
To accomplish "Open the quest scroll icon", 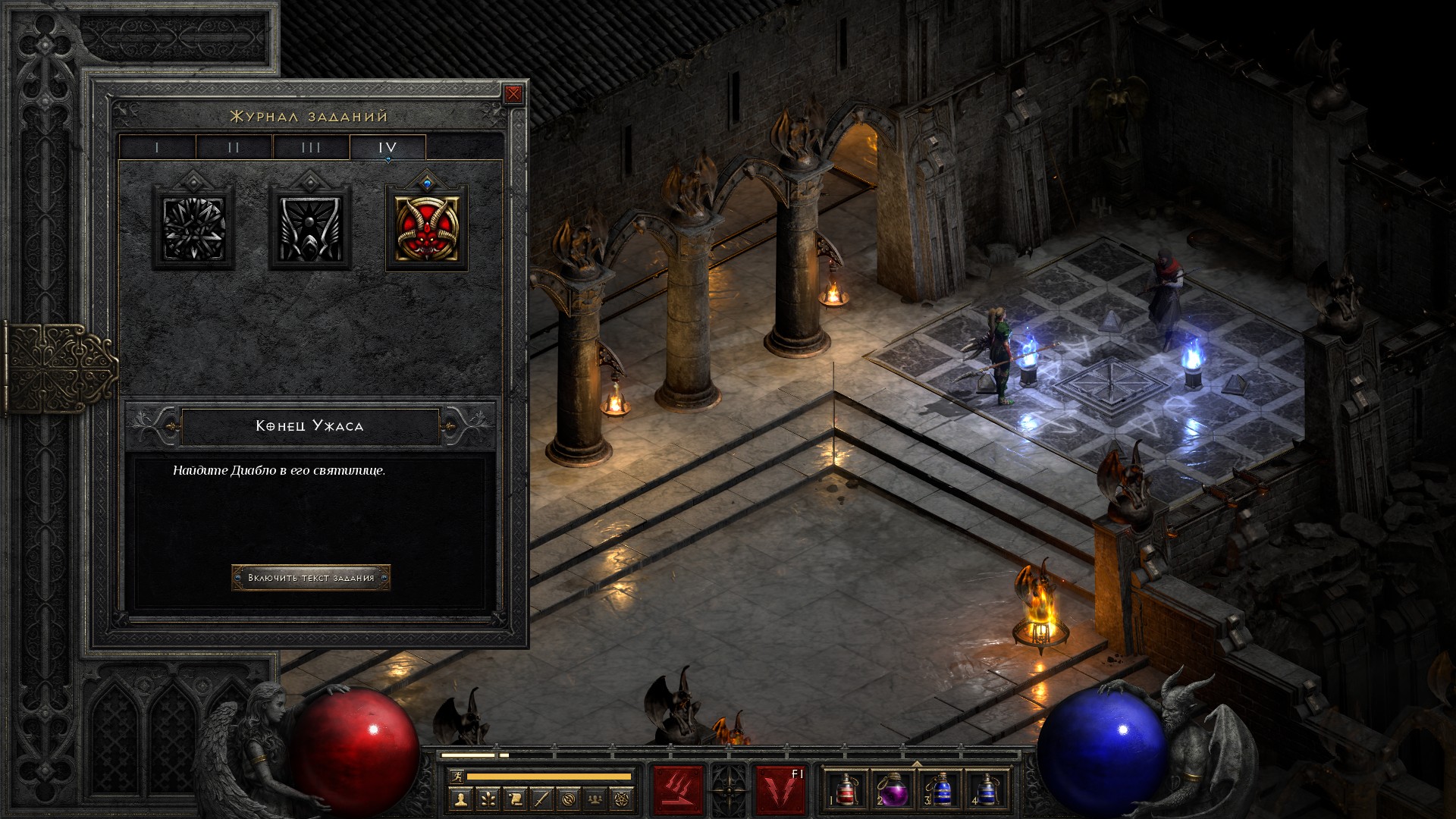I will tap(515, 799).
